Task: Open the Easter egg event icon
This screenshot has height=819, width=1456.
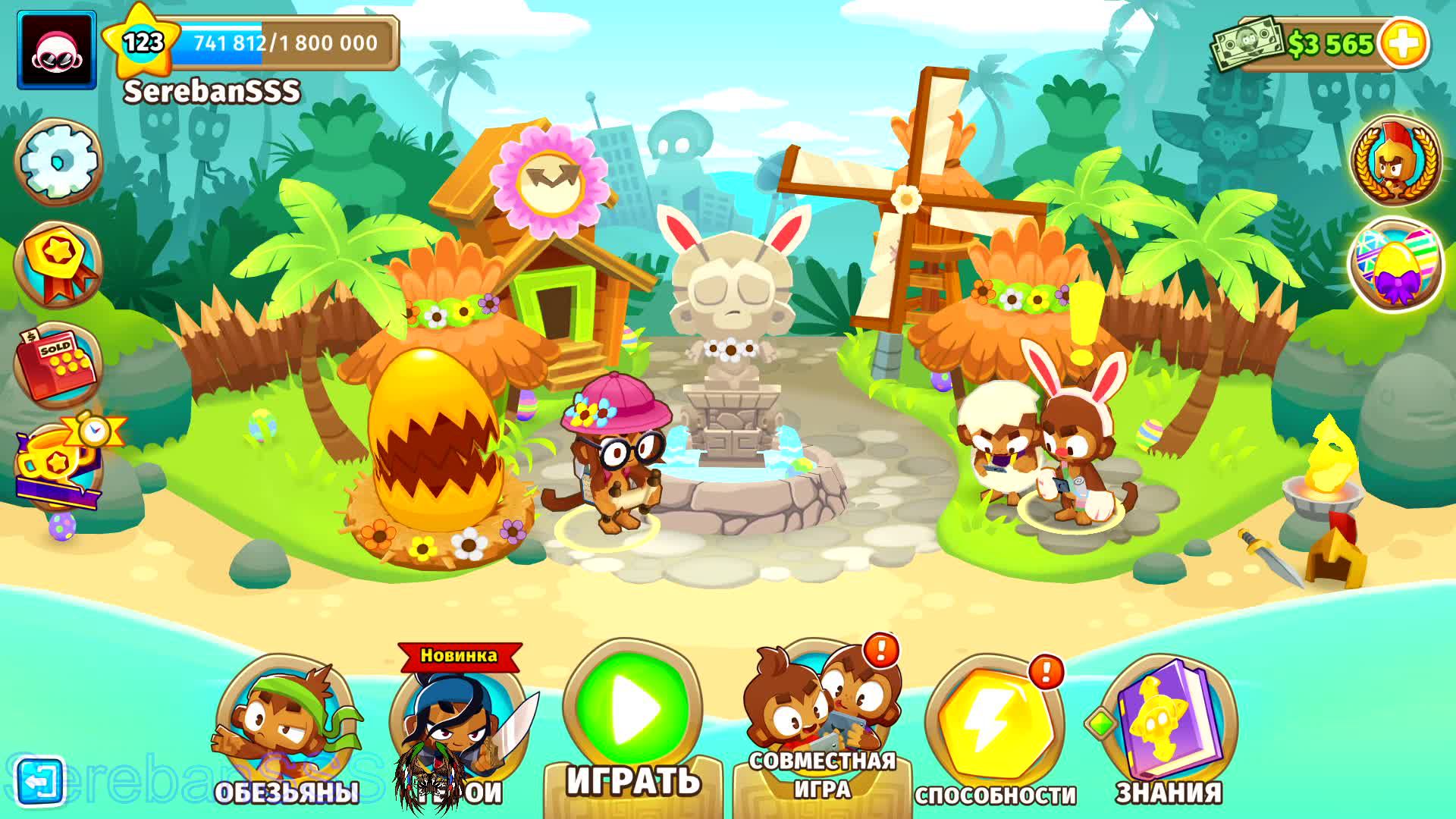Action: pos(1398,262)
